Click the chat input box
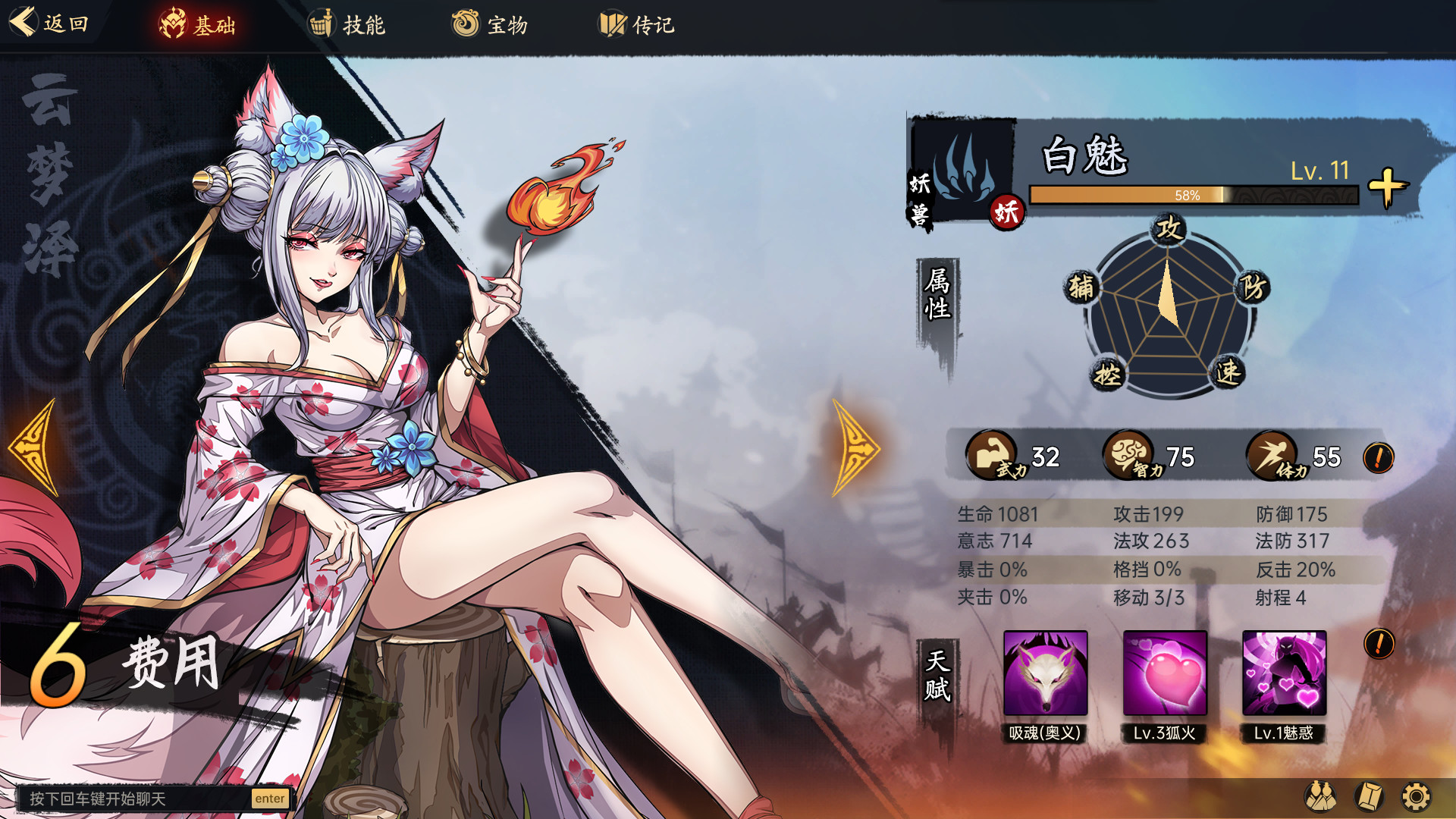The height and width of the screenshot is (819, 1456). [136, 799]
